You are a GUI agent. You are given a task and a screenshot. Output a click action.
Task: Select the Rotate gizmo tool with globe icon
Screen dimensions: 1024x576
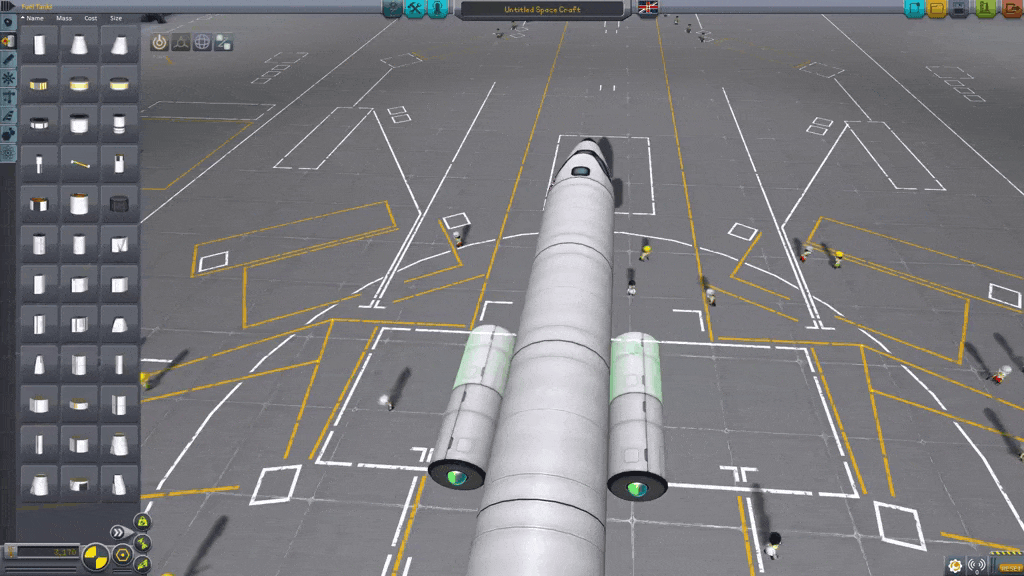(202, 42)
